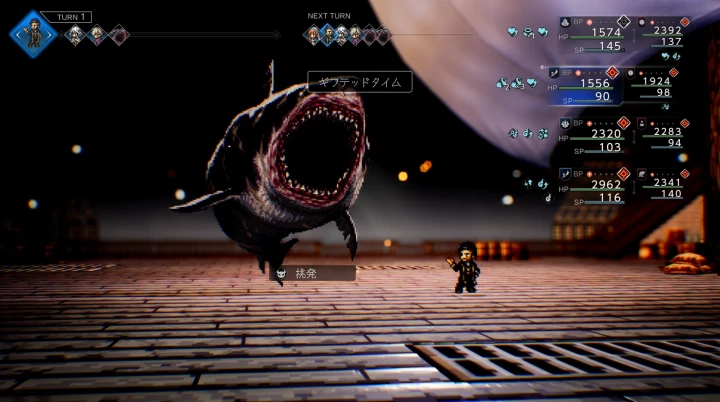Click the ギフテッドタイム skill name banner

tap(360, 82)
